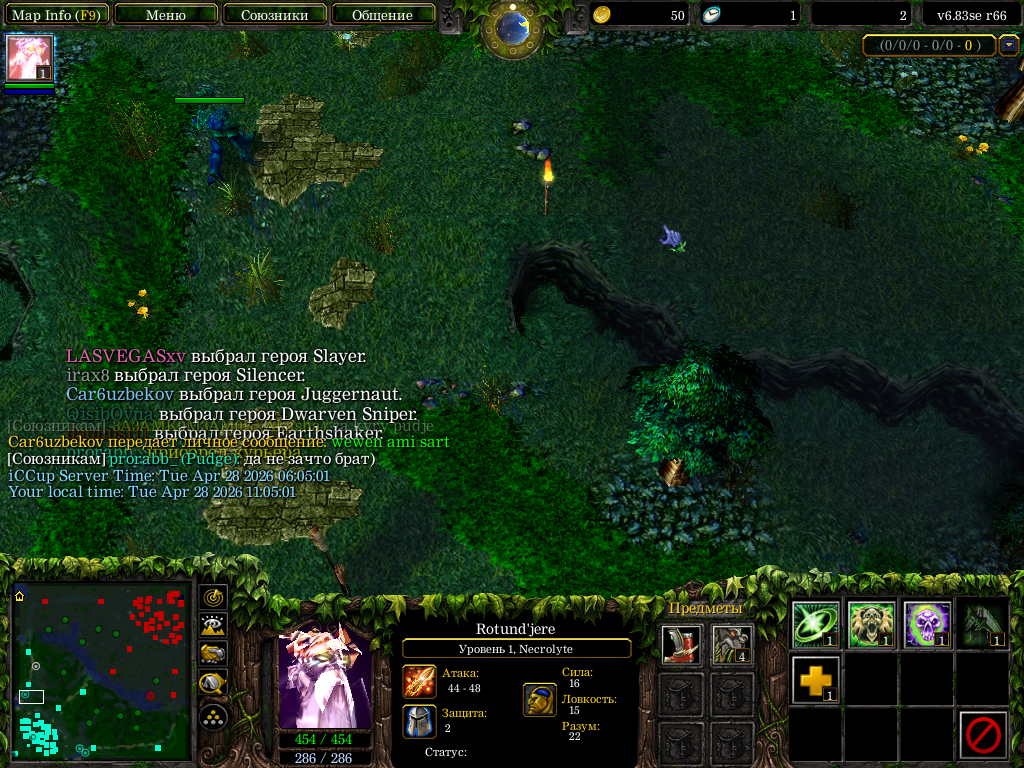The height and width of the screenshot is (768, 1024).
Task: Click on the minimap
Action: [101, 670]
